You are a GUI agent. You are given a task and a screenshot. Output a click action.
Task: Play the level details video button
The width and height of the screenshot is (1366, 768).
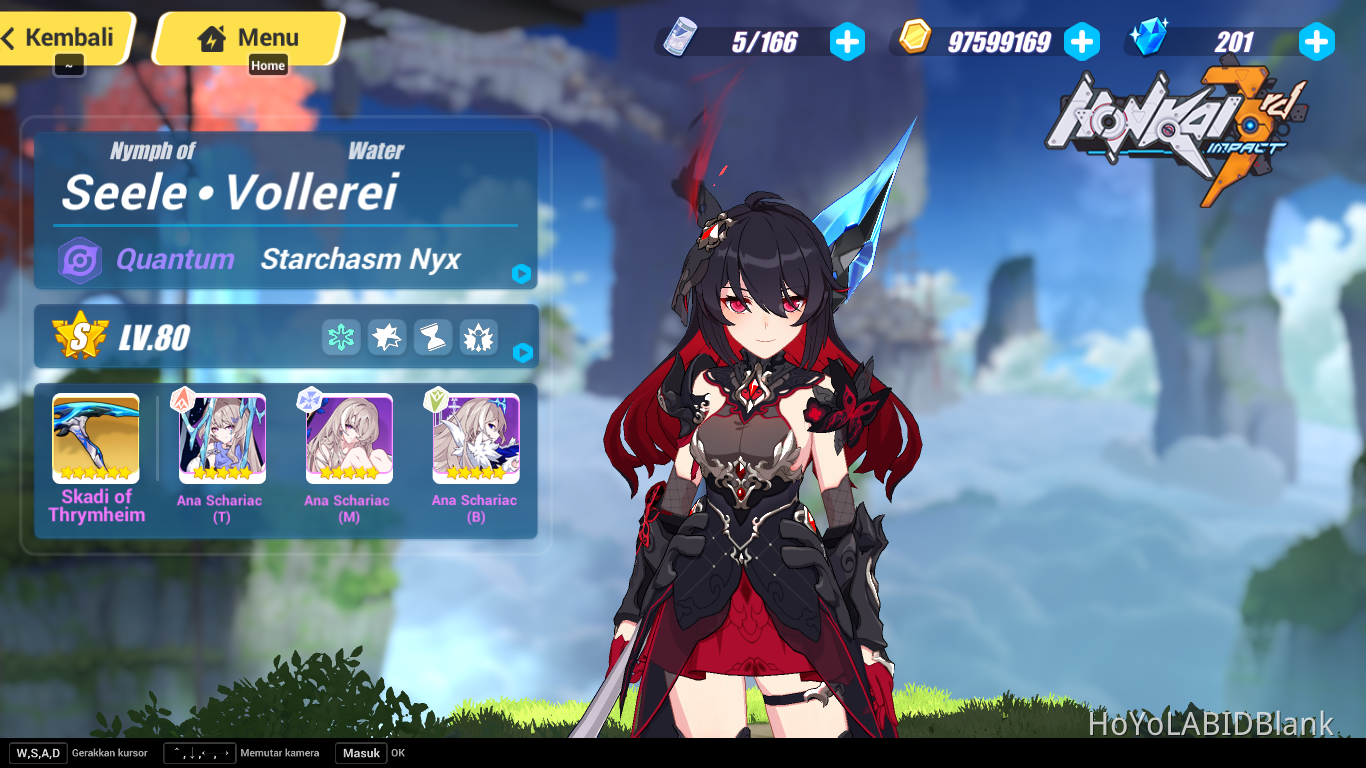pos(521,352)
